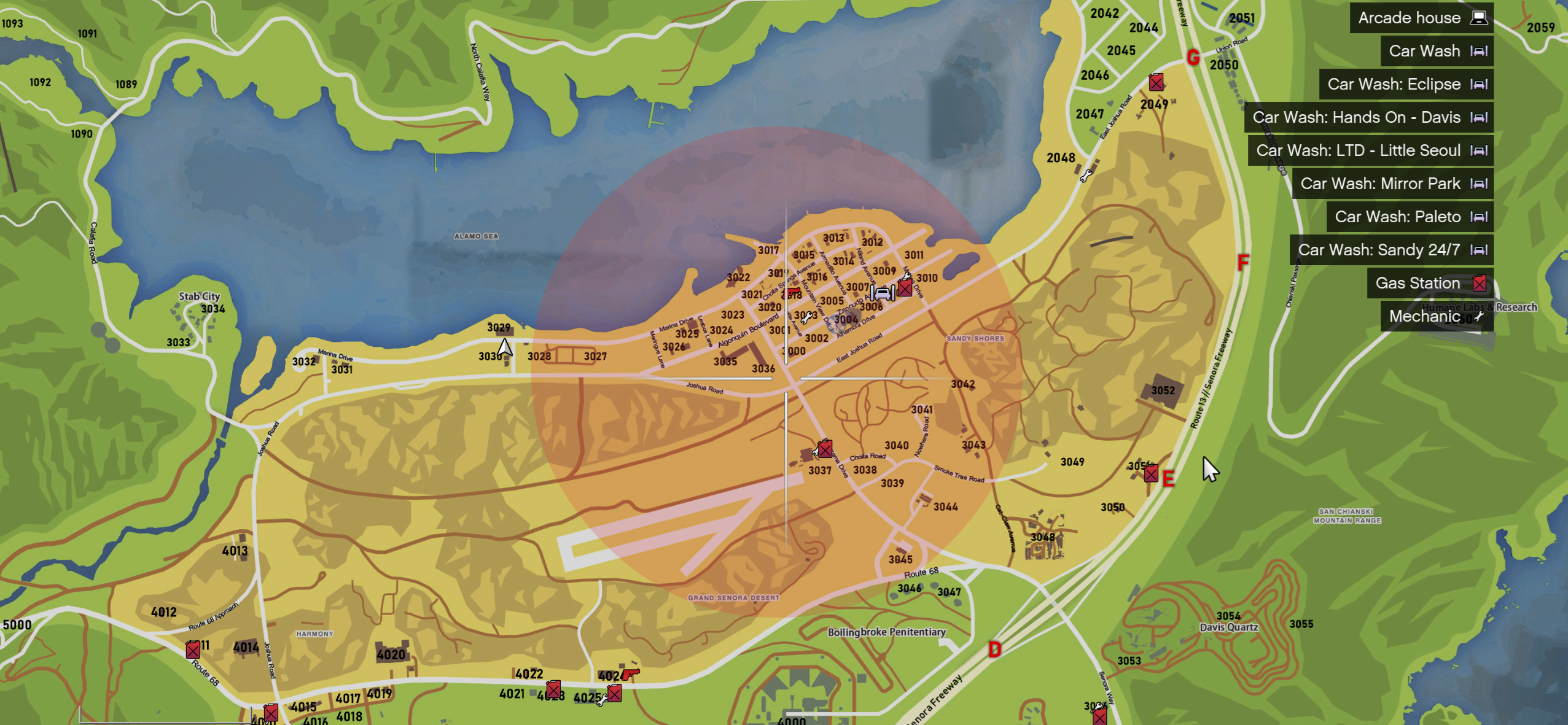
Task: Choose the Mechanic legend entry
Action: [1436, 316]
